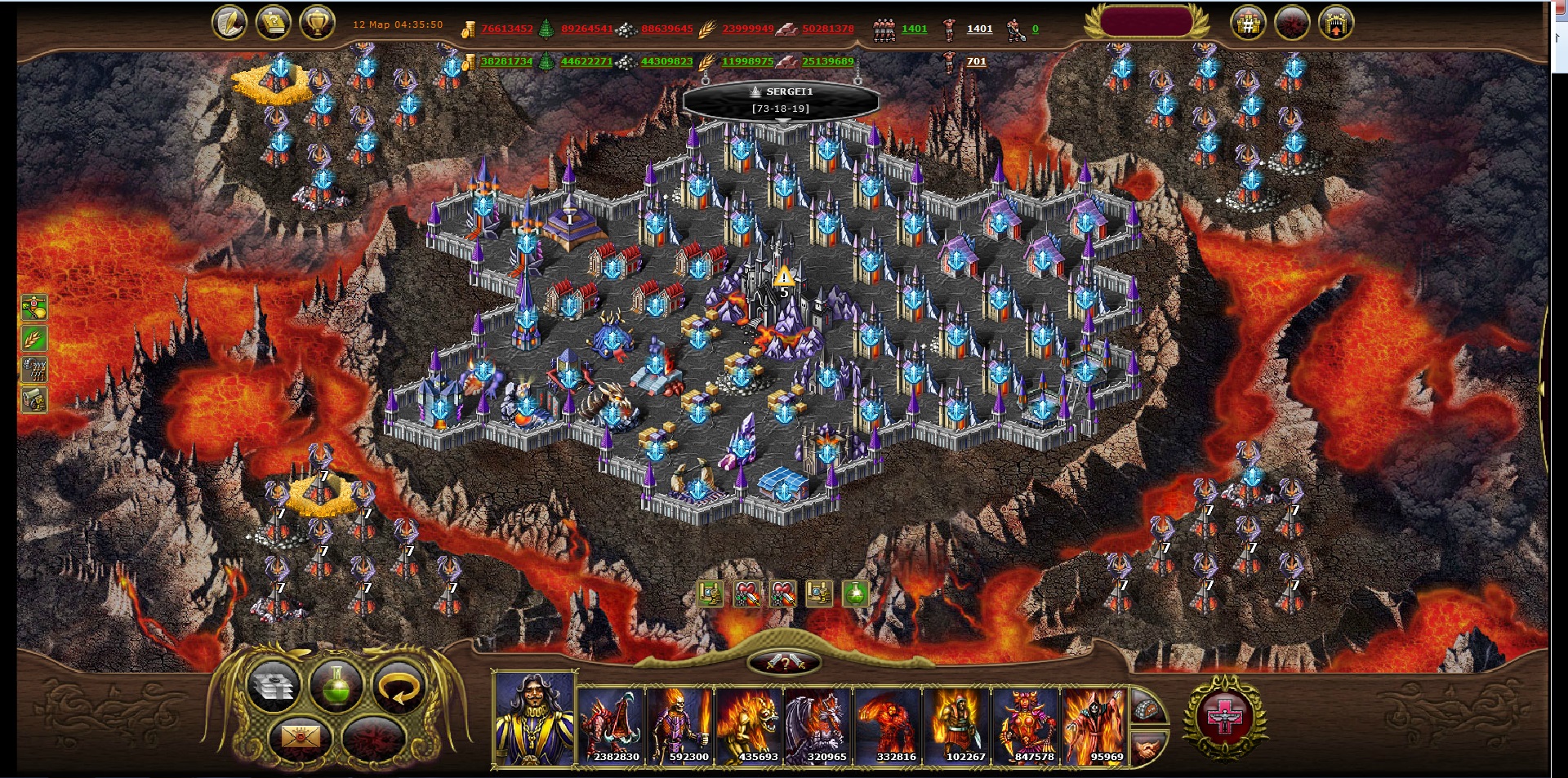Open the quill and scroll button

[229, 23]
